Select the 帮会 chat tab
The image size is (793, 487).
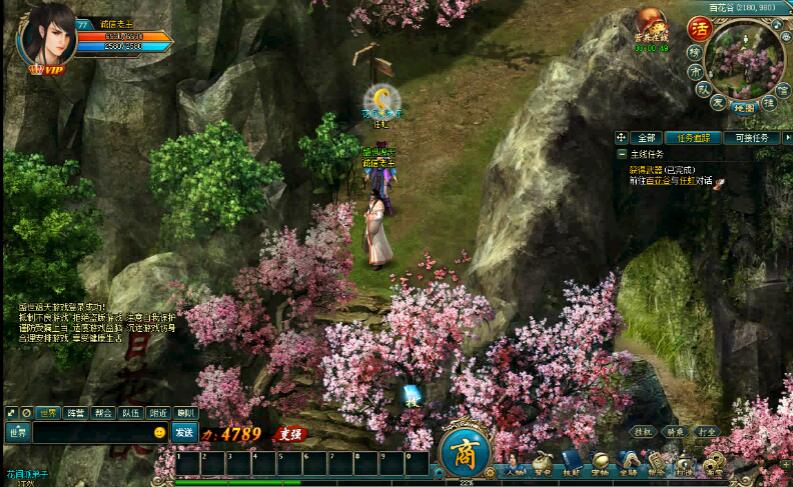(x=103, y=412)
